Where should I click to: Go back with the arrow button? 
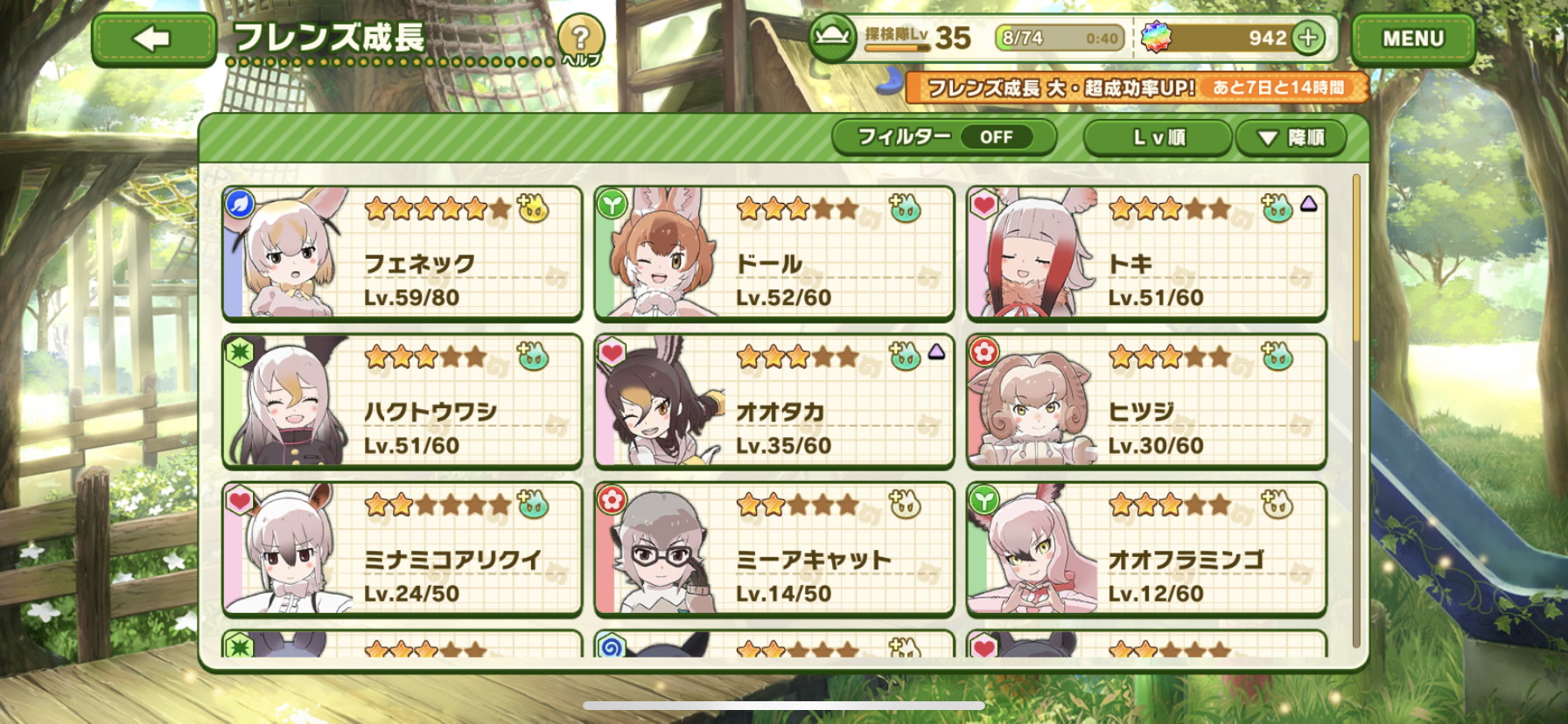coord(153,38)
